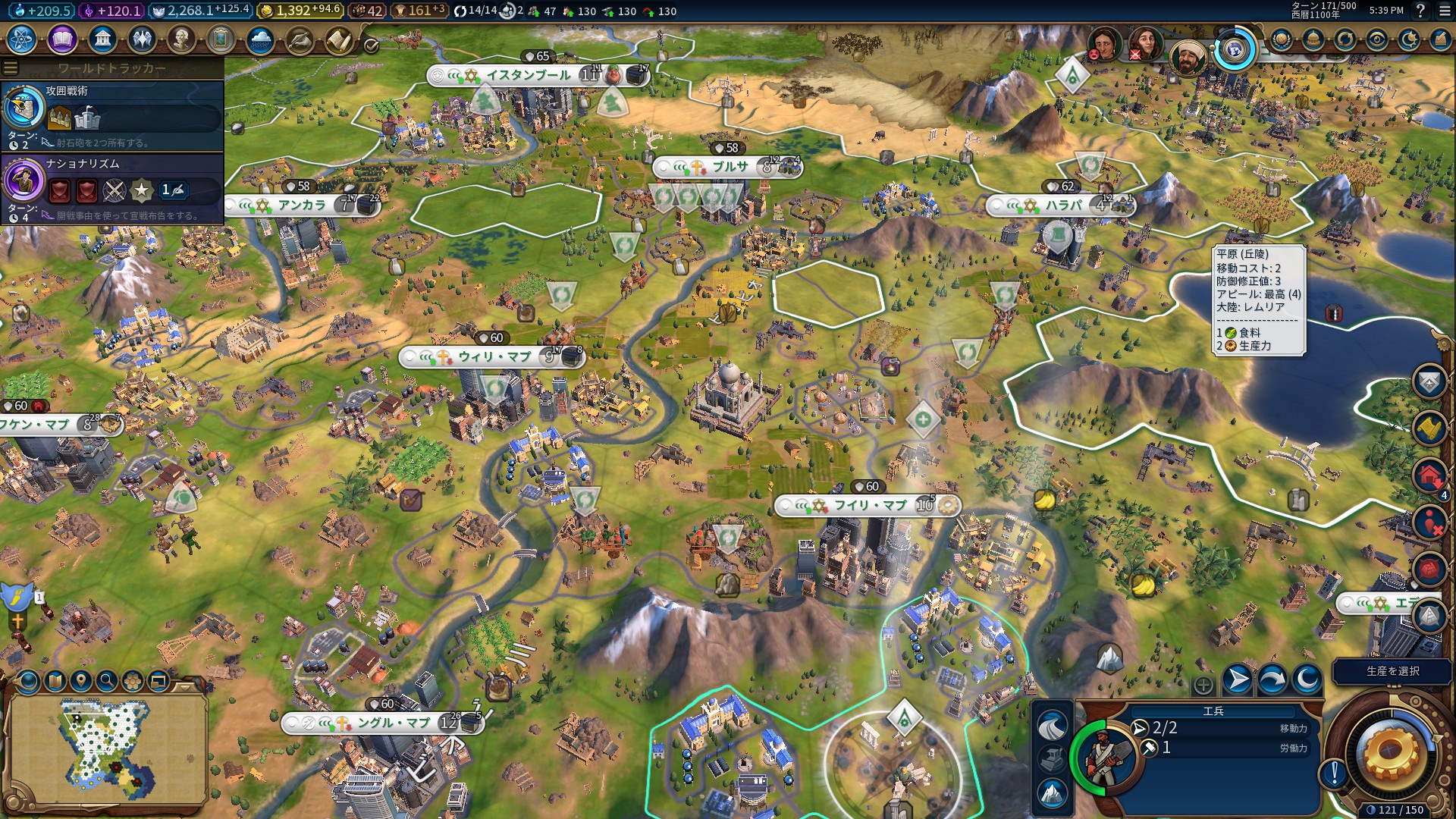The width and height of the screenshot is (1456, 819).
Task: Open the Civilopedia question mark
Action: 1420,11
